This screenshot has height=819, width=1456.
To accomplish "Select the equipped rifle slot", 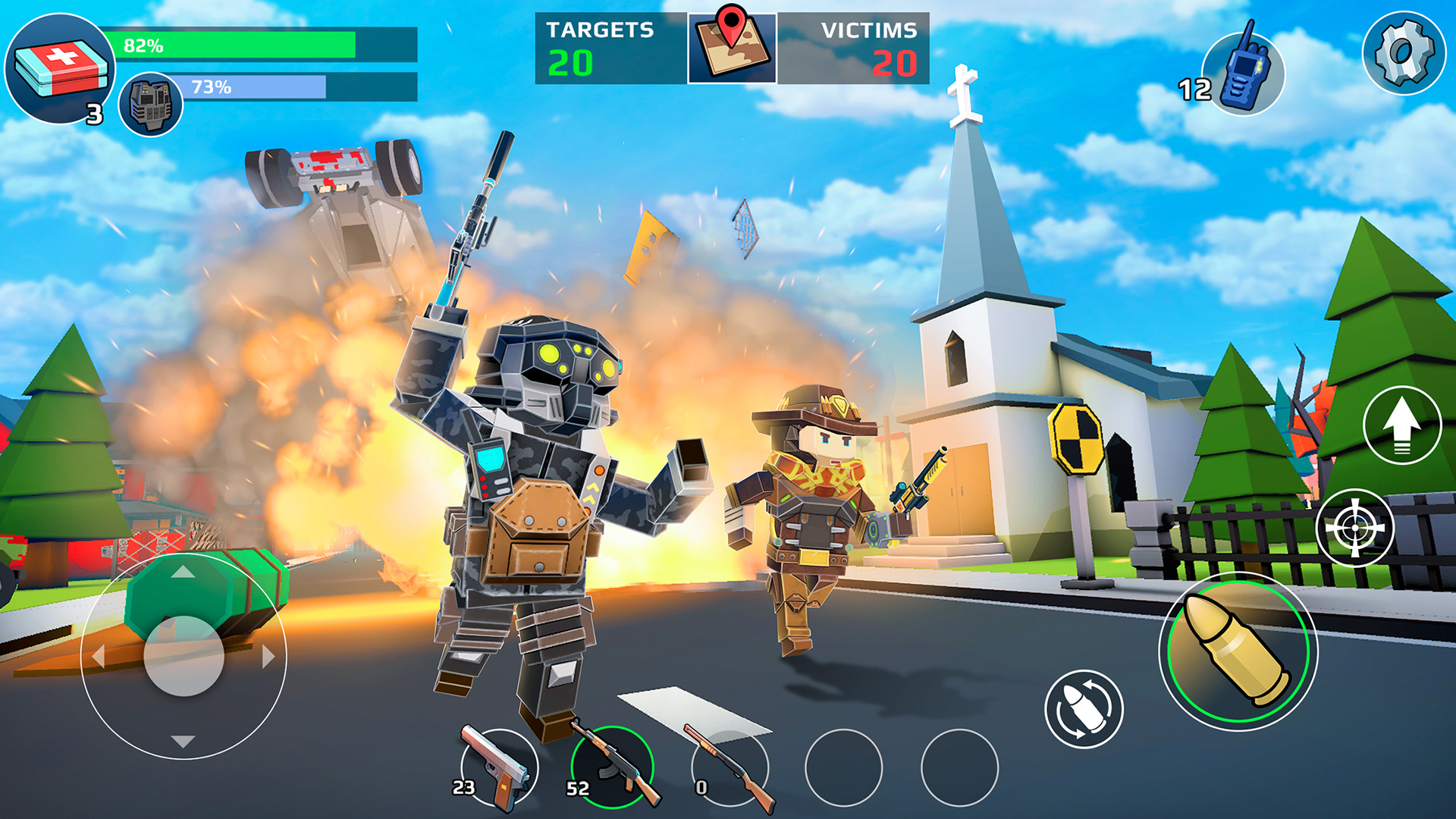I will [613, 766].
